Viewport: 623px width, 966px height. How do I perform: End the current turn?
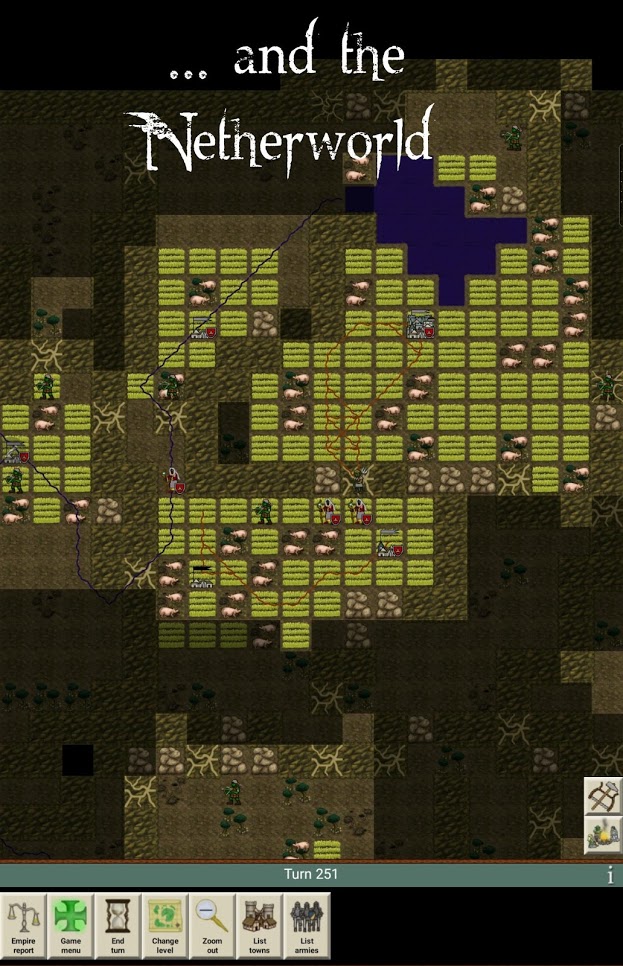[x=118, y=925]
